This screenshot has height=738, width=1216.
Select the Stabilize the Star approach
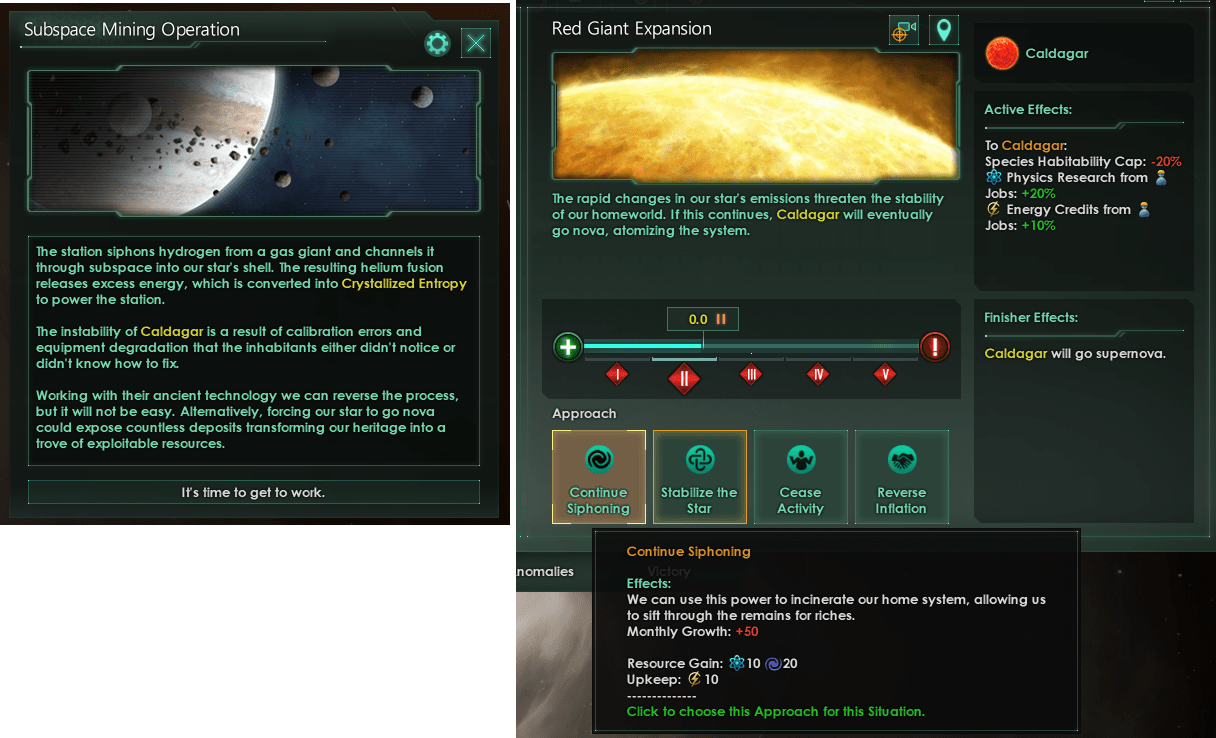(699, 477)
